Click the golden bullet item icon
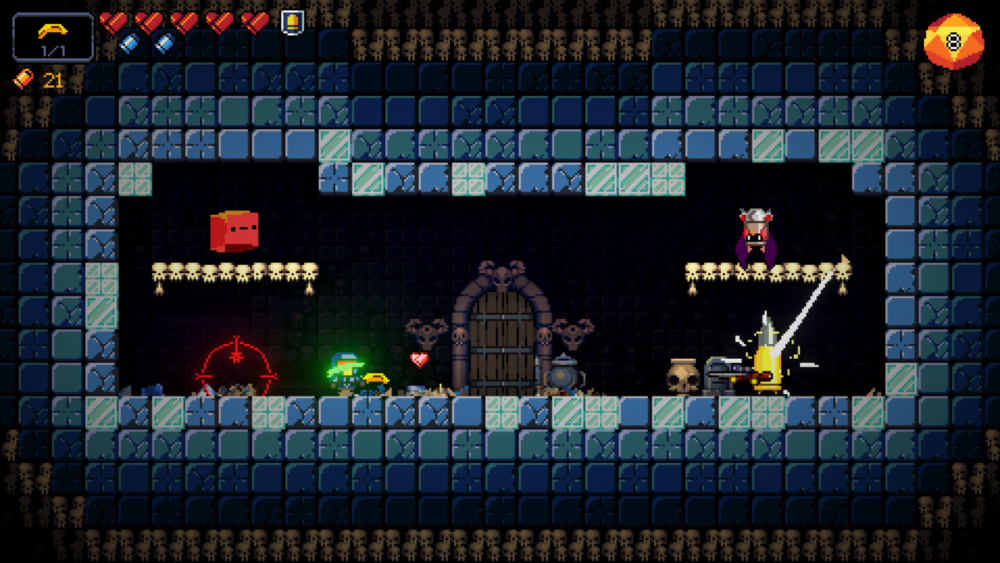Image resolution: width=1000 pixels, height=563 pixels. pos(292,21)
